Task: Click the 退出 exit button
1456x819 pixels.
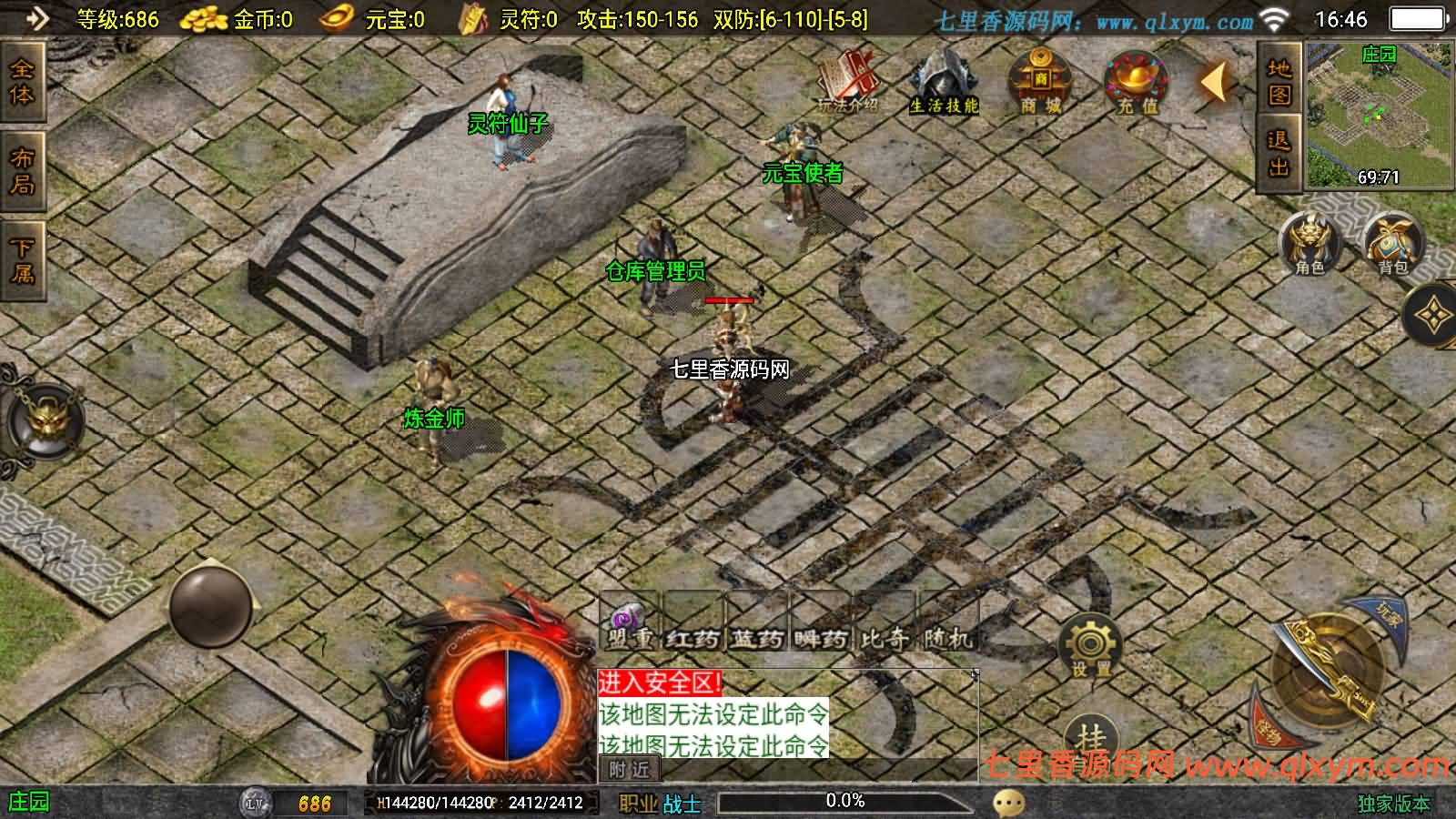Action: pyautogui.click(x=1279, y=153)
